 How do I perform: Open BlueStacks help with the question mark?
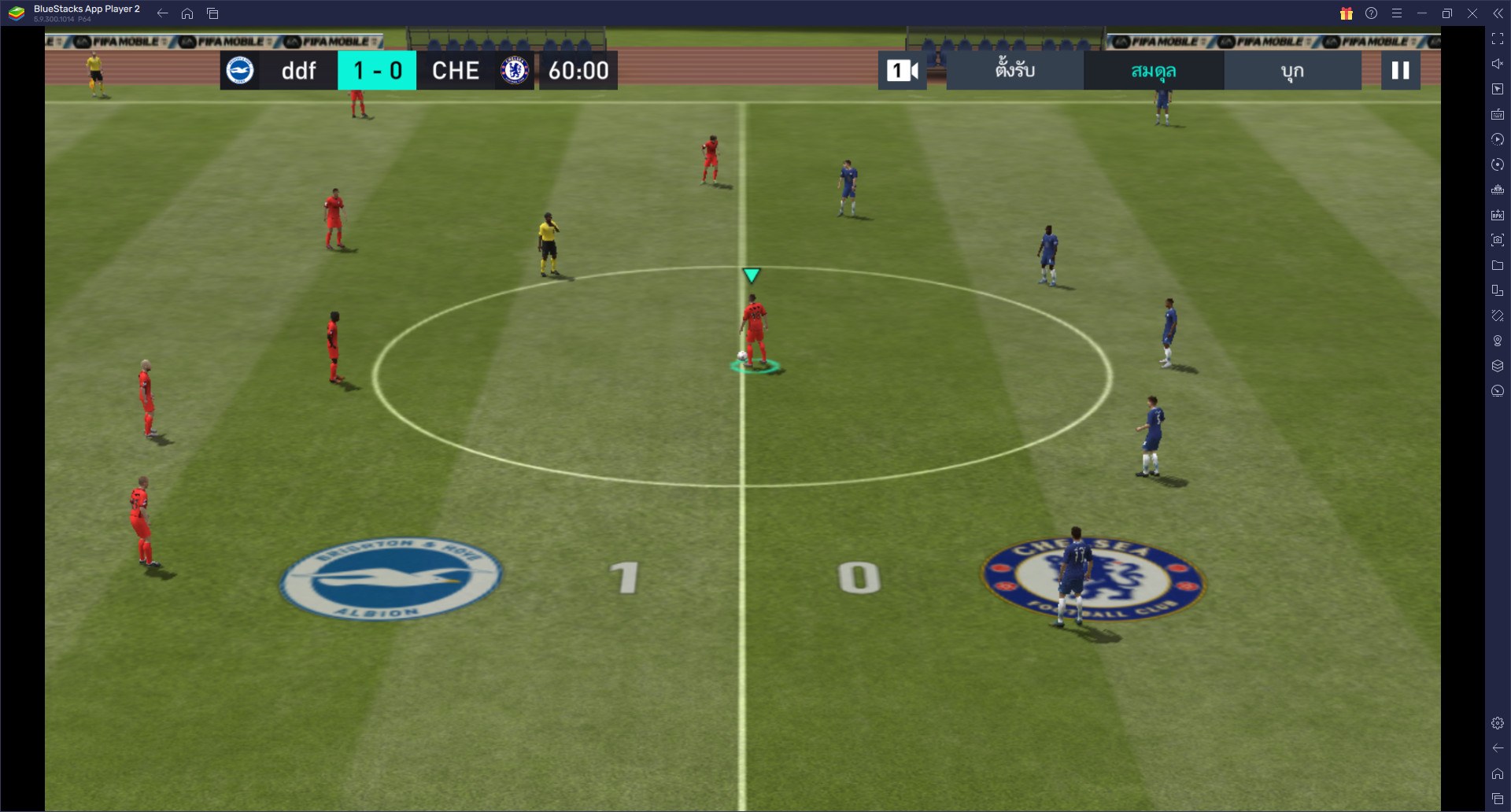pos(1371,13)
